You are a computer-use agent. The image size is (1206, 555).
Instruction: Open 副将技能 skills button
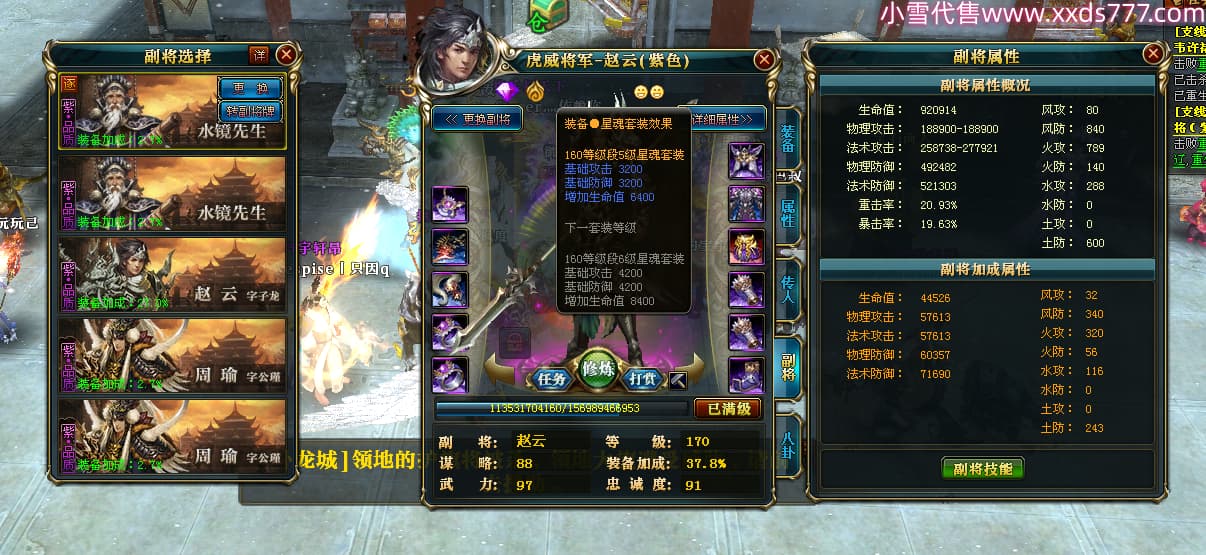tap(983, 468)
